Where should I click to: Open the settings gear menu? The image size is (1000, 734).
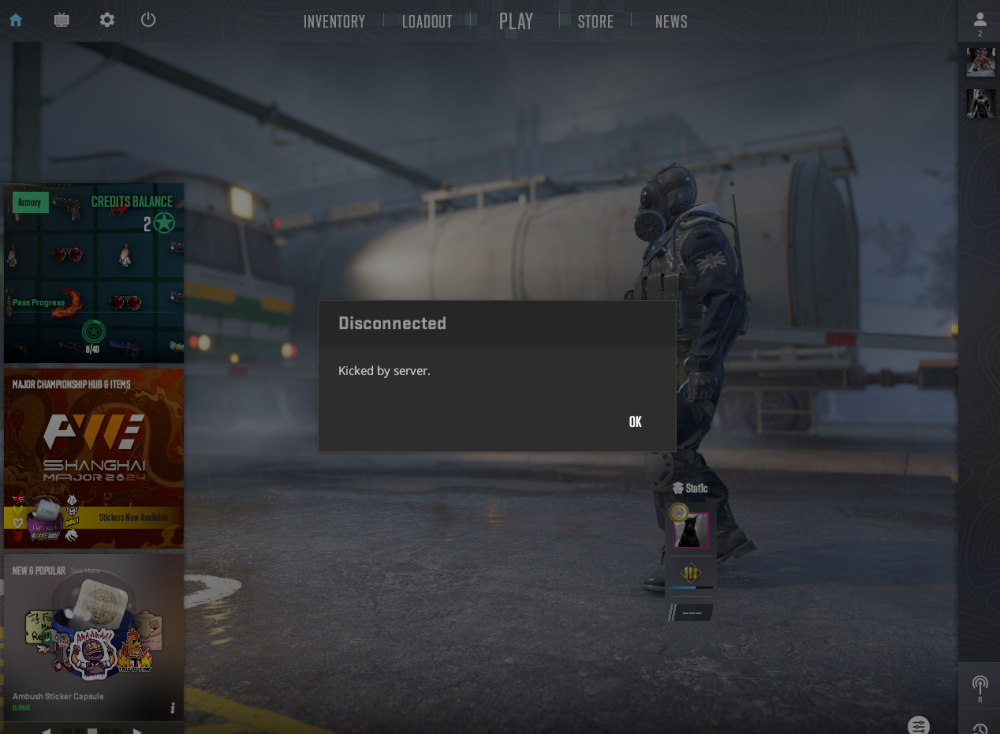pyautogui.click(x=107, y=20)
